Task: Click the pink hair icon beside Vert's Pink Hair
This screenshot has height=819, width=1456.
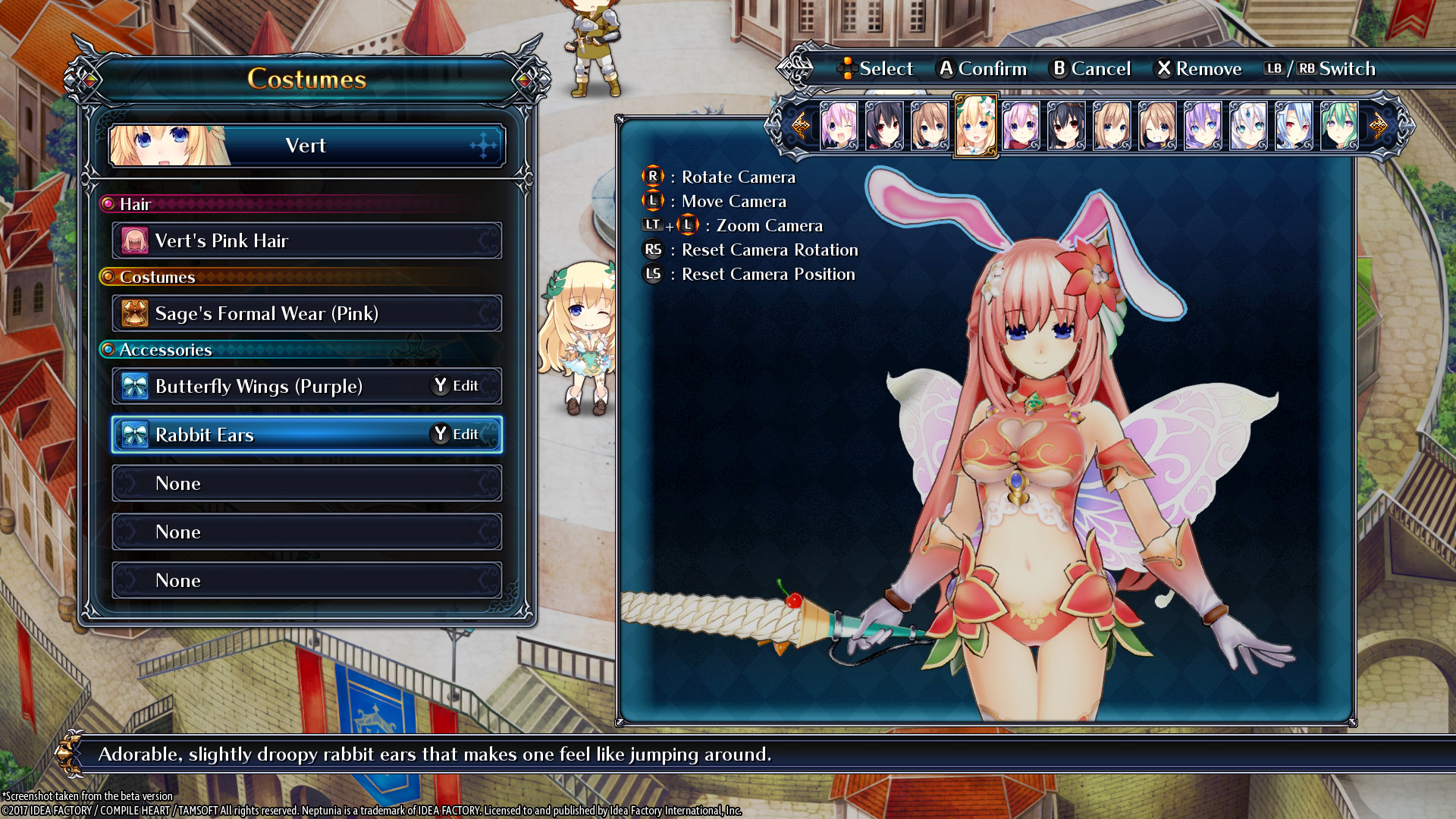Action: [133, 240]
